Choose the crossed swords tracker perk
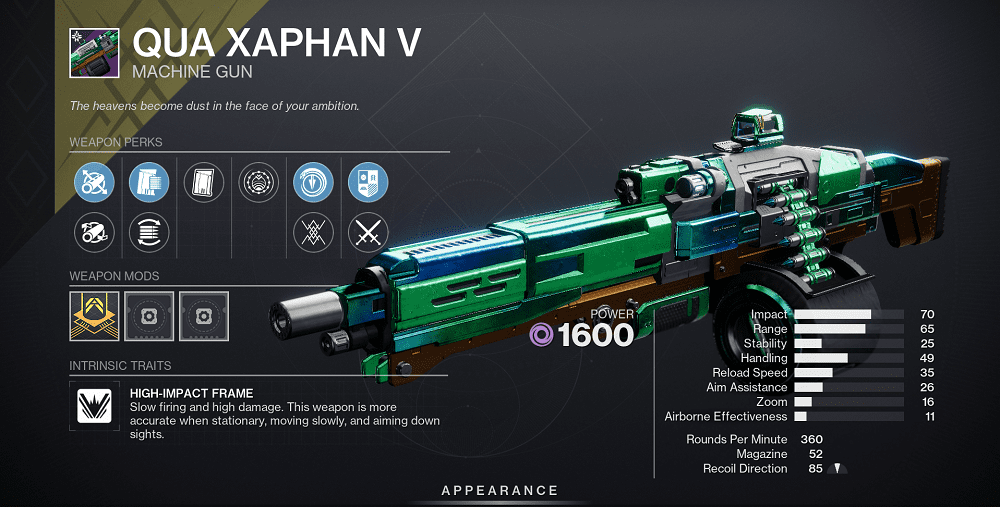 367,234
